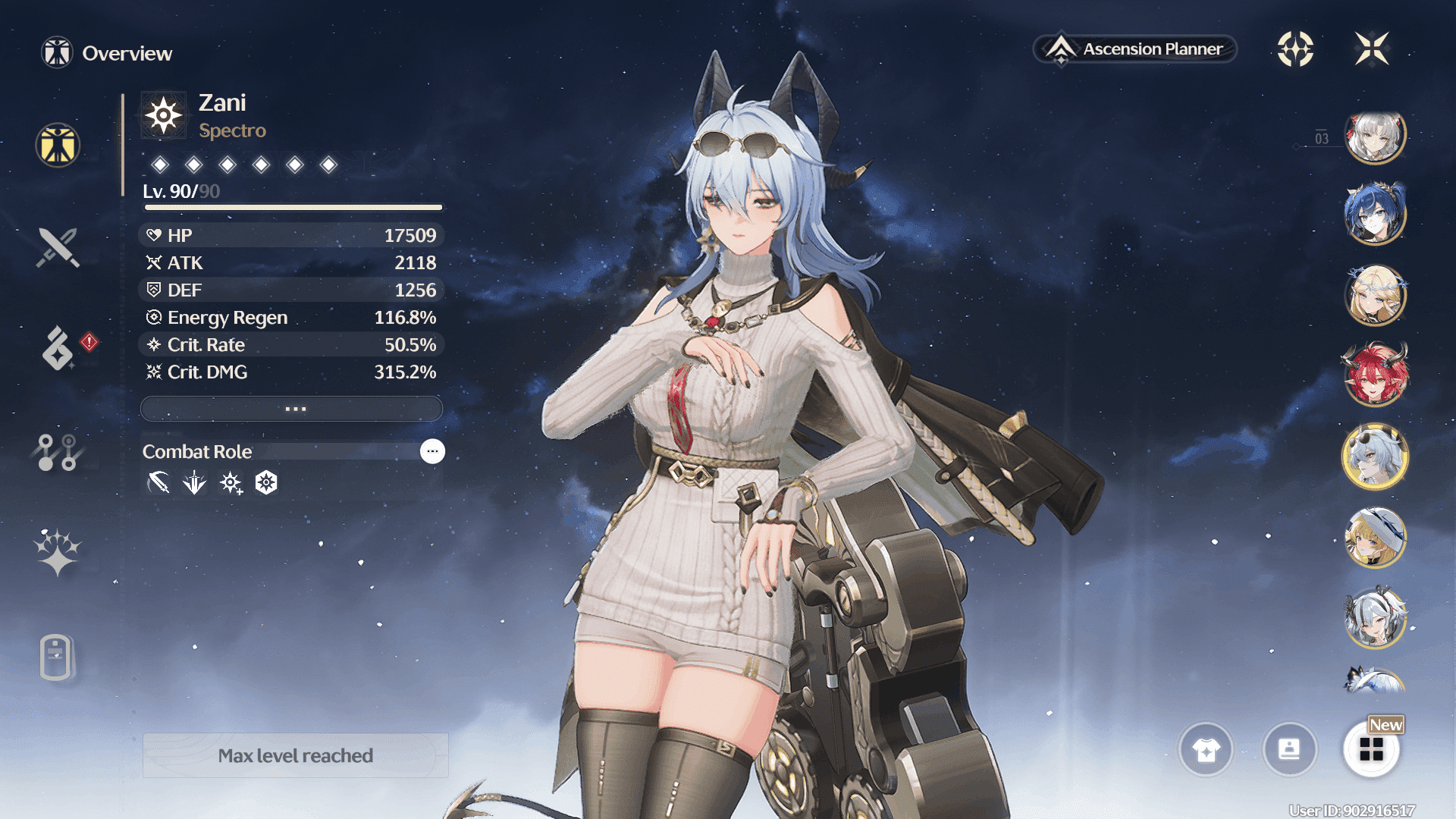The width and height of the screenshot is (1456, 819).
Task: Switch to the weapon tab
Action: click(58, 247)
